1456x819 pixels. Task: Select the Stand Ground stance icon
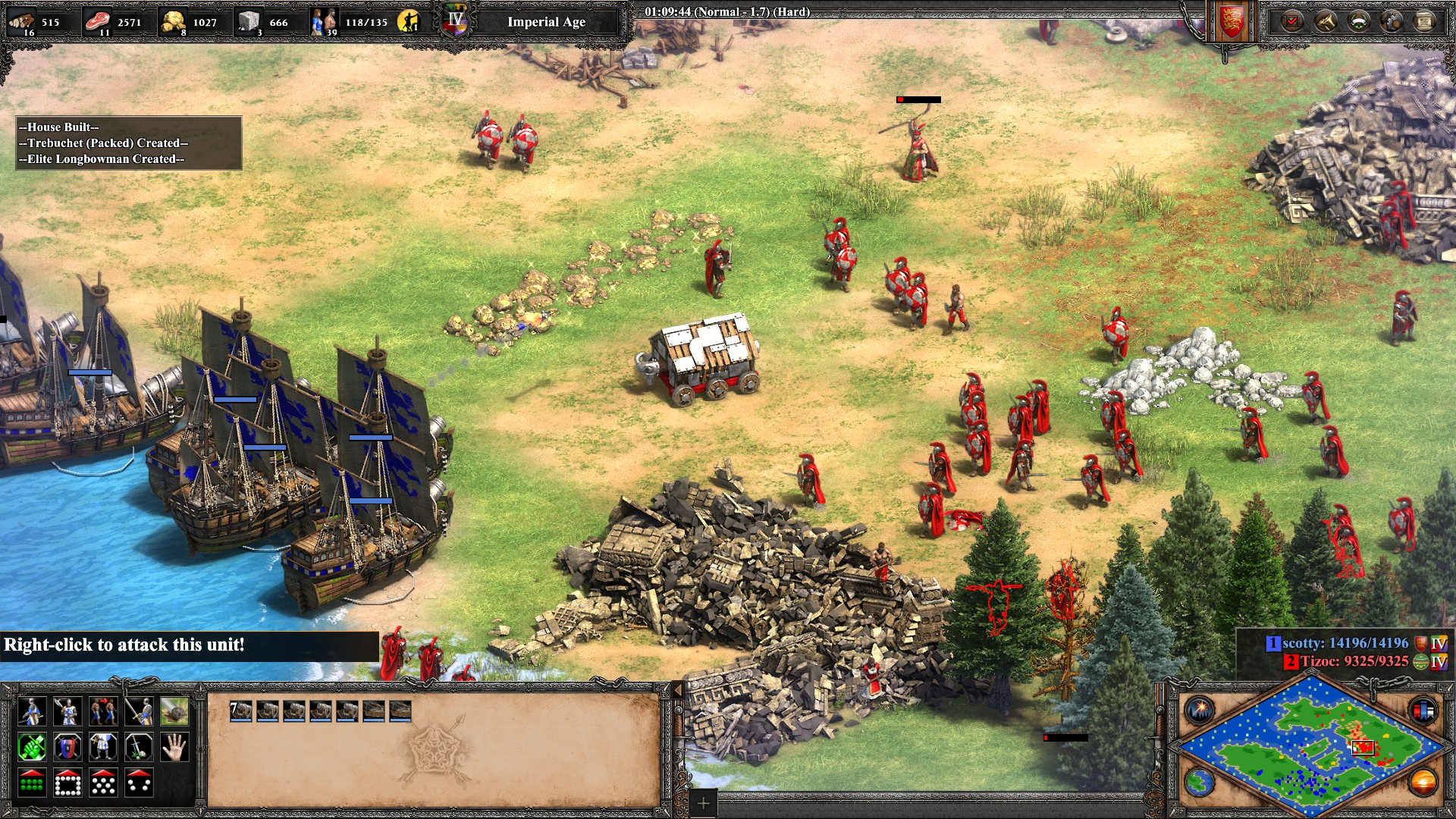click(x=103, y=748)
